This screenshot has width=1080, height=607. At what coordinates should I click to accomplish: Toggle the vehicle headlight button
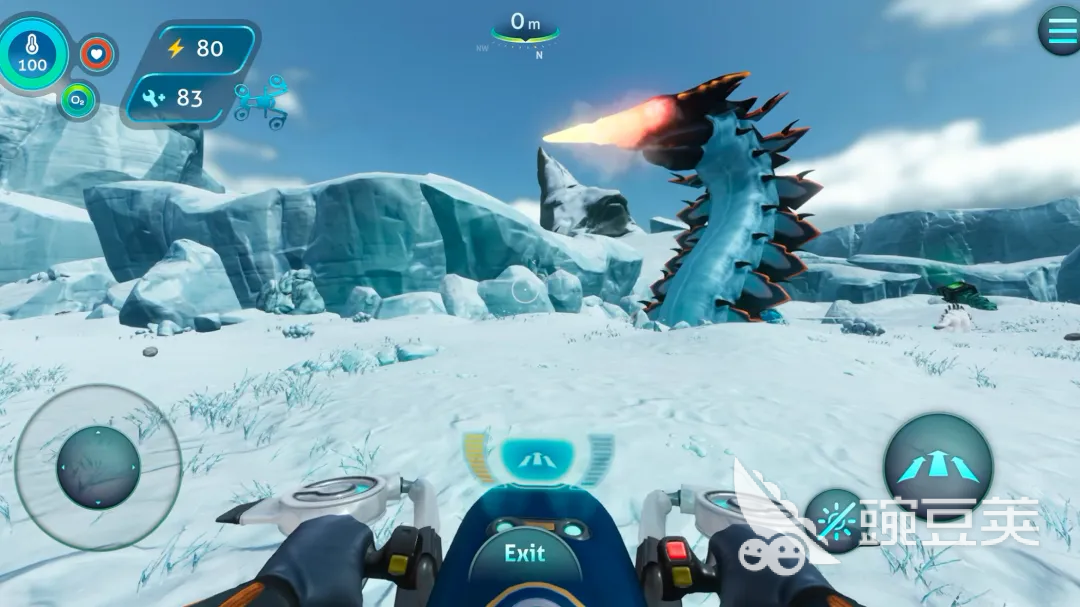click(835, 519)
